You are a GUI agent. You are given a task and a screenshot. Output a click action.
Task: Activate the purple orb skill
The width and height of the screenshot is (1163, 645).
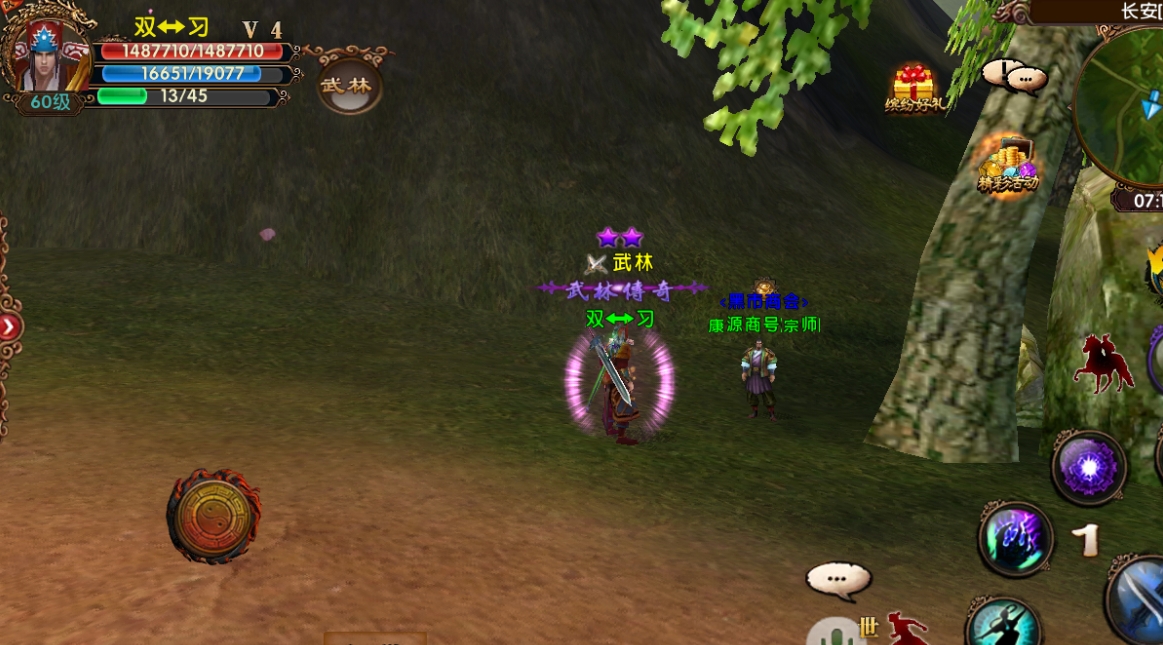(1088, 468)
